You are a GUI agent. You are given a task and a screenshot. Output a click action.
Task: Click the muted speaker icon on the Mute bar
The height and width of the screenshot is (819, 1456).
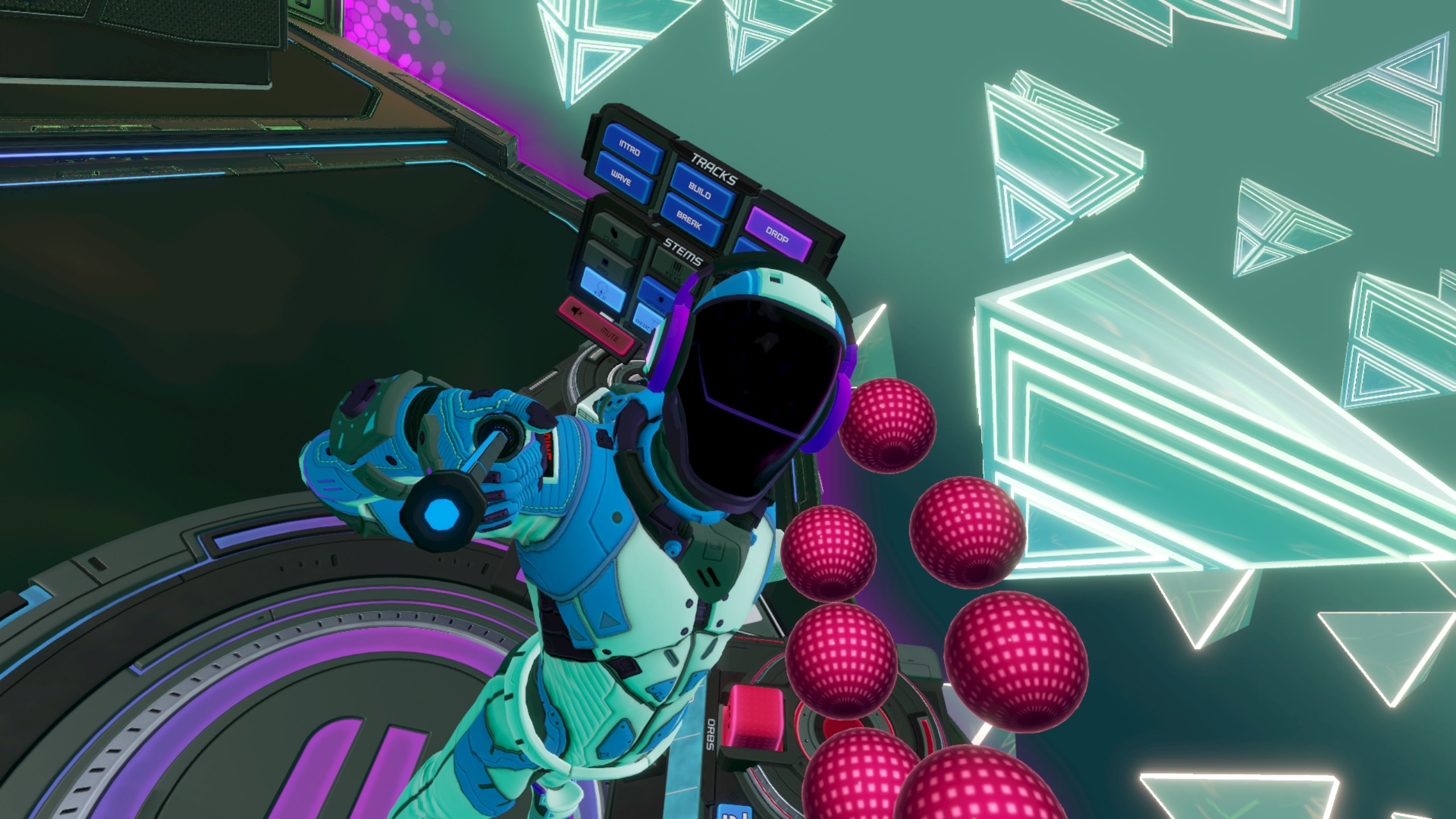[577, 312]
